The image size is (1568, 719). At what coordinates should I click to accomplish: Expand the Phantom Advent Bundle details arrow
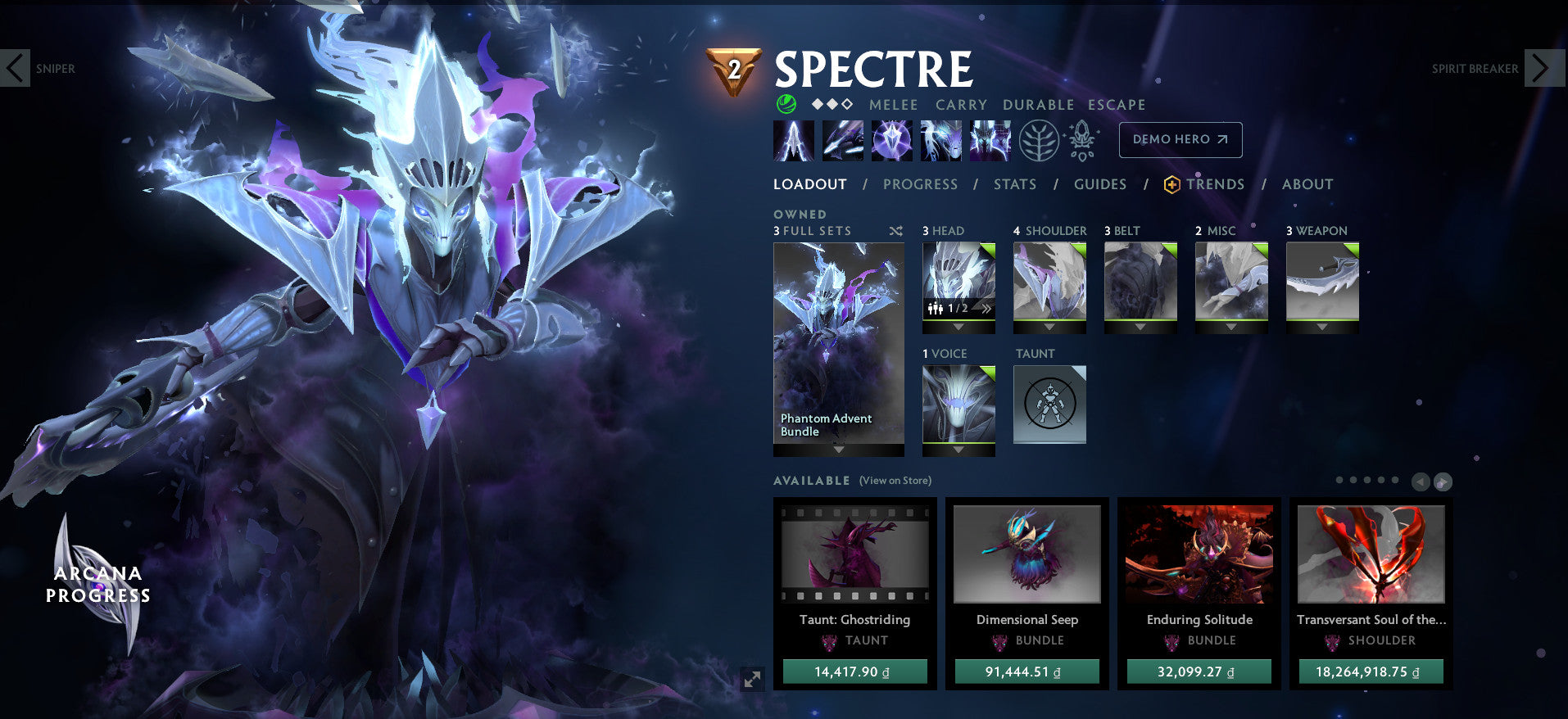click(838, 450)
